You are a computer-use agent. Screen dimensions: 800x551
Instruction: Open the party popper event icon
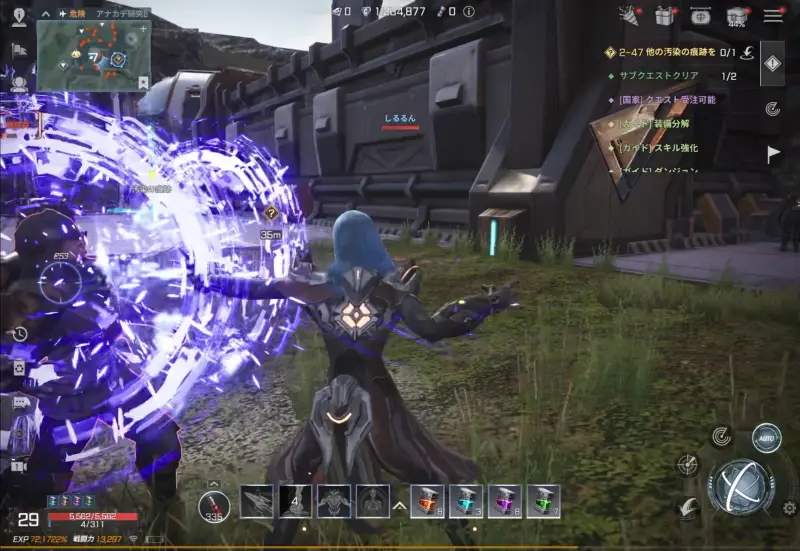628,16
